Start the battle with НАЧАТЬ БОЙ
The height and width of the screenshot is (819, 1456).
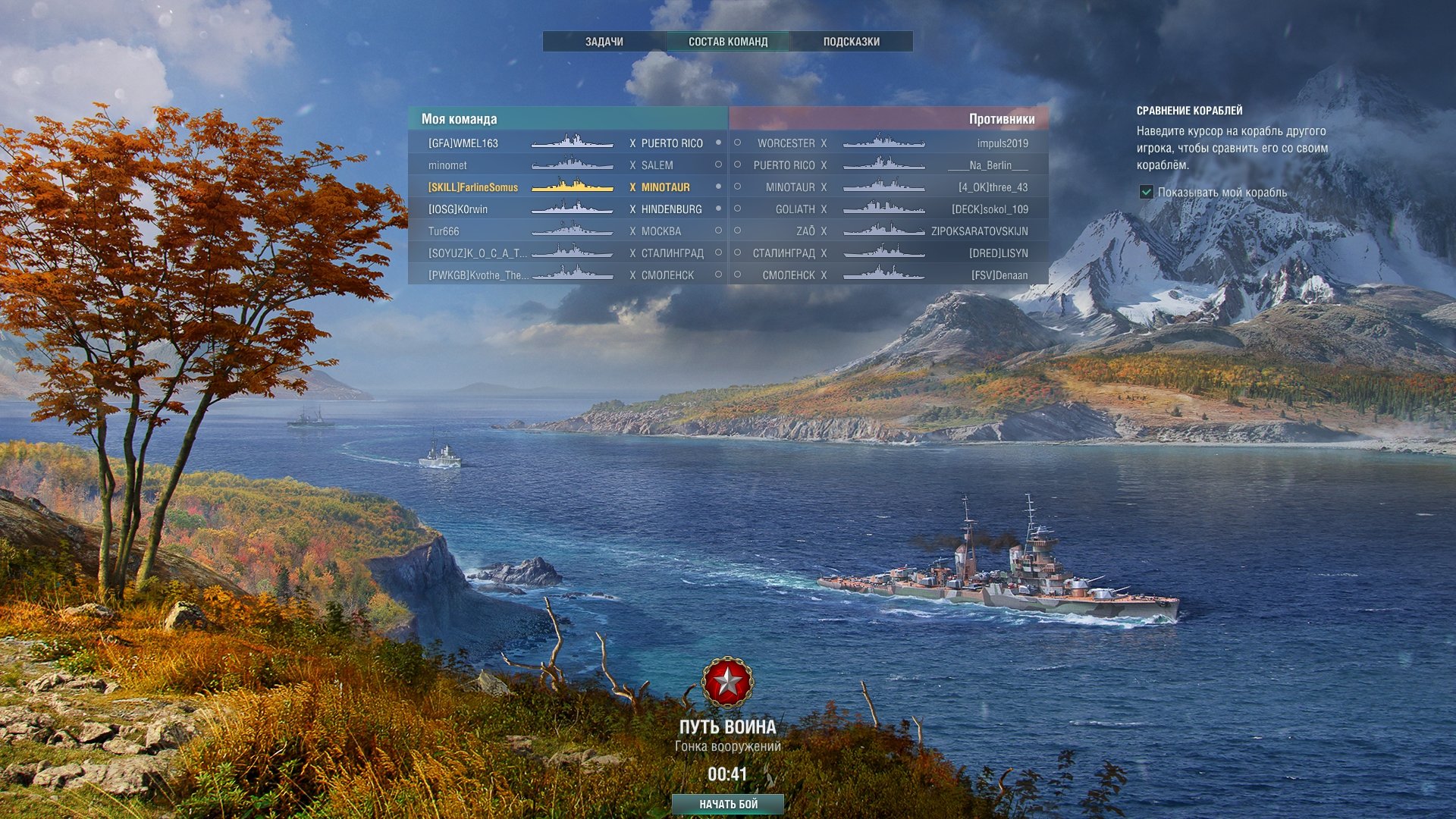click(x=727, y=804)
